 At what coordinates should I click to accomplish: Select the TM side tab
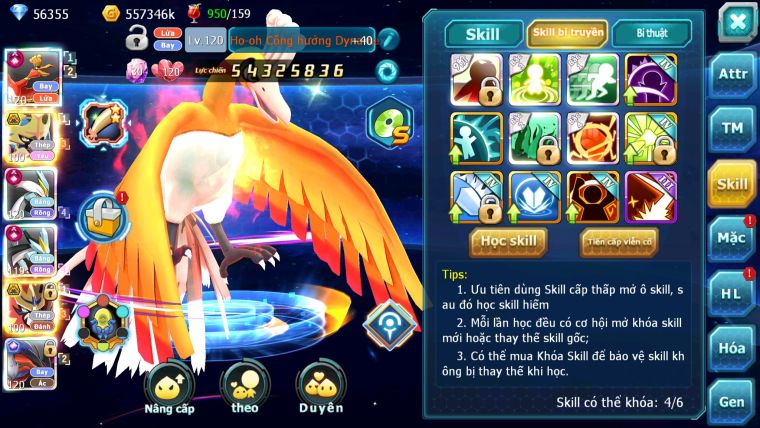coord(732,128)
